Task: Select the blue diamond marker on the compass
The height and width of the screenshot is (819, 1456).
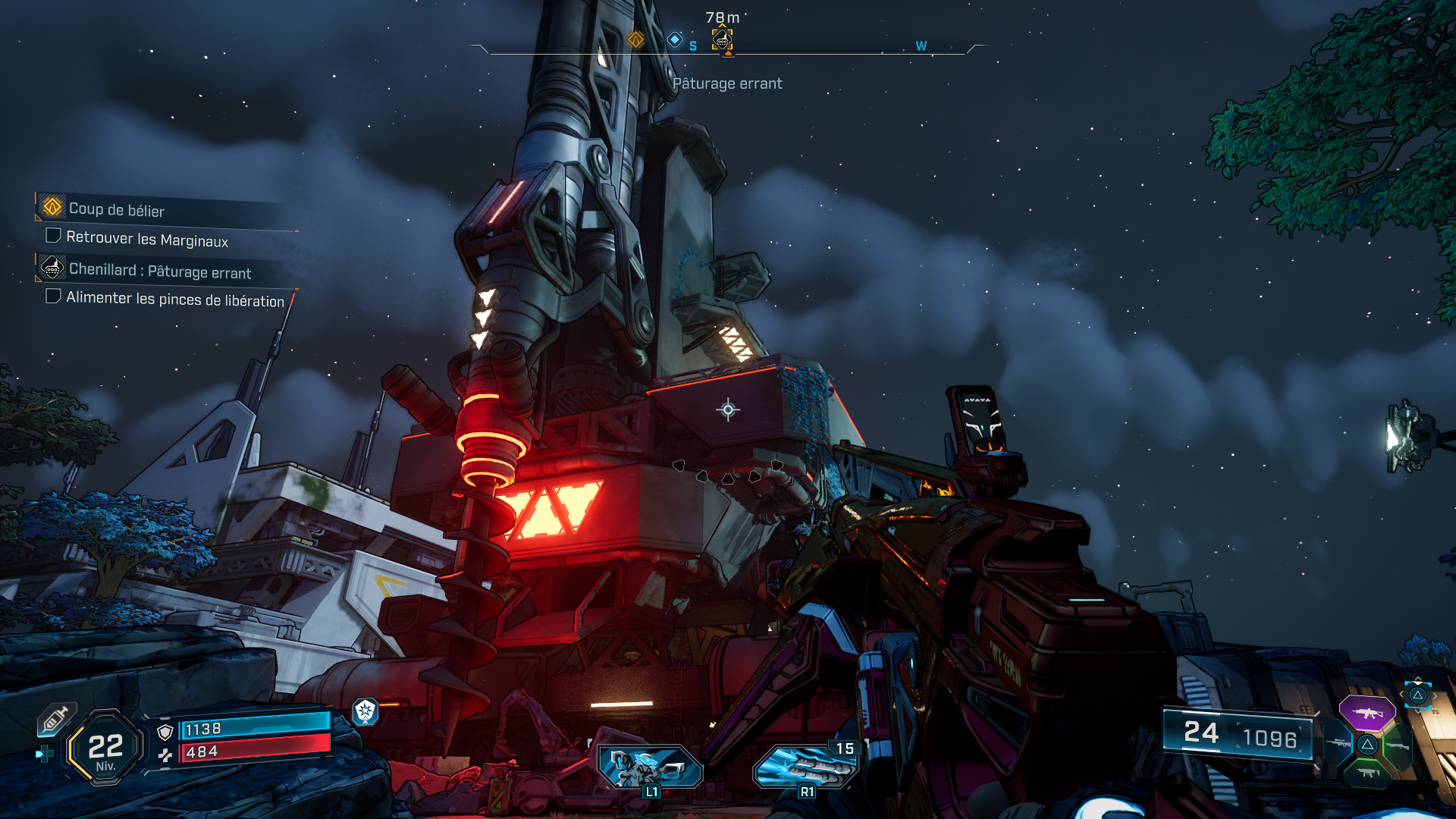Action: (674, 39)
